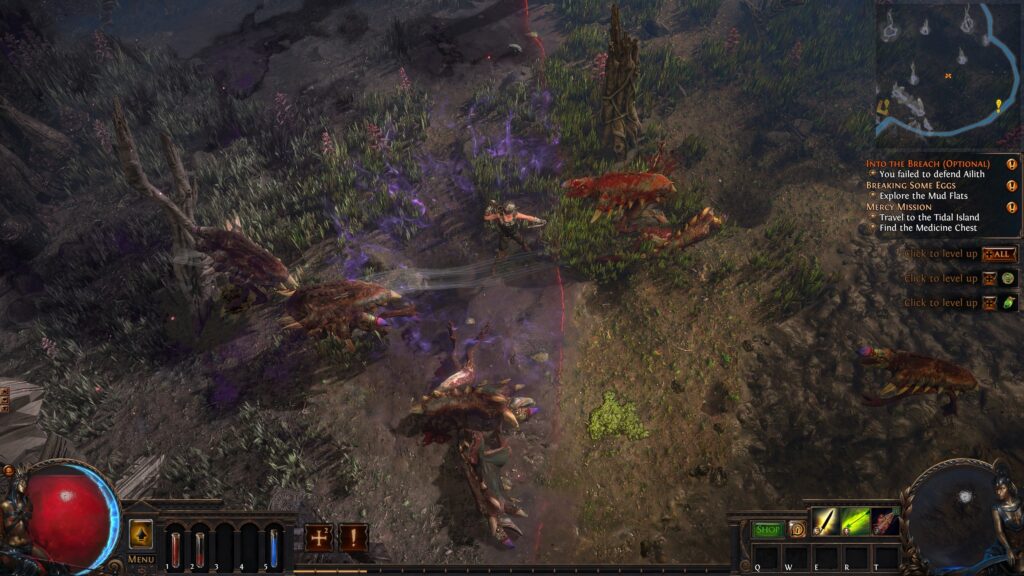Open the Menu button

pyautogui.click(x=141, y=559)
